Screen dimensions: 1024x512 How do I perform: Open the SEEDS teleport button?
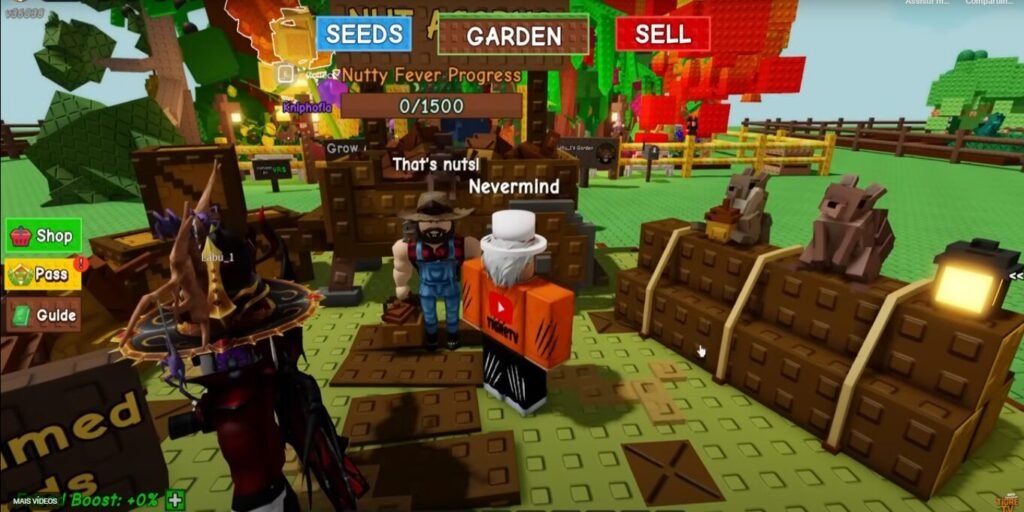click(x=364, y=34)
